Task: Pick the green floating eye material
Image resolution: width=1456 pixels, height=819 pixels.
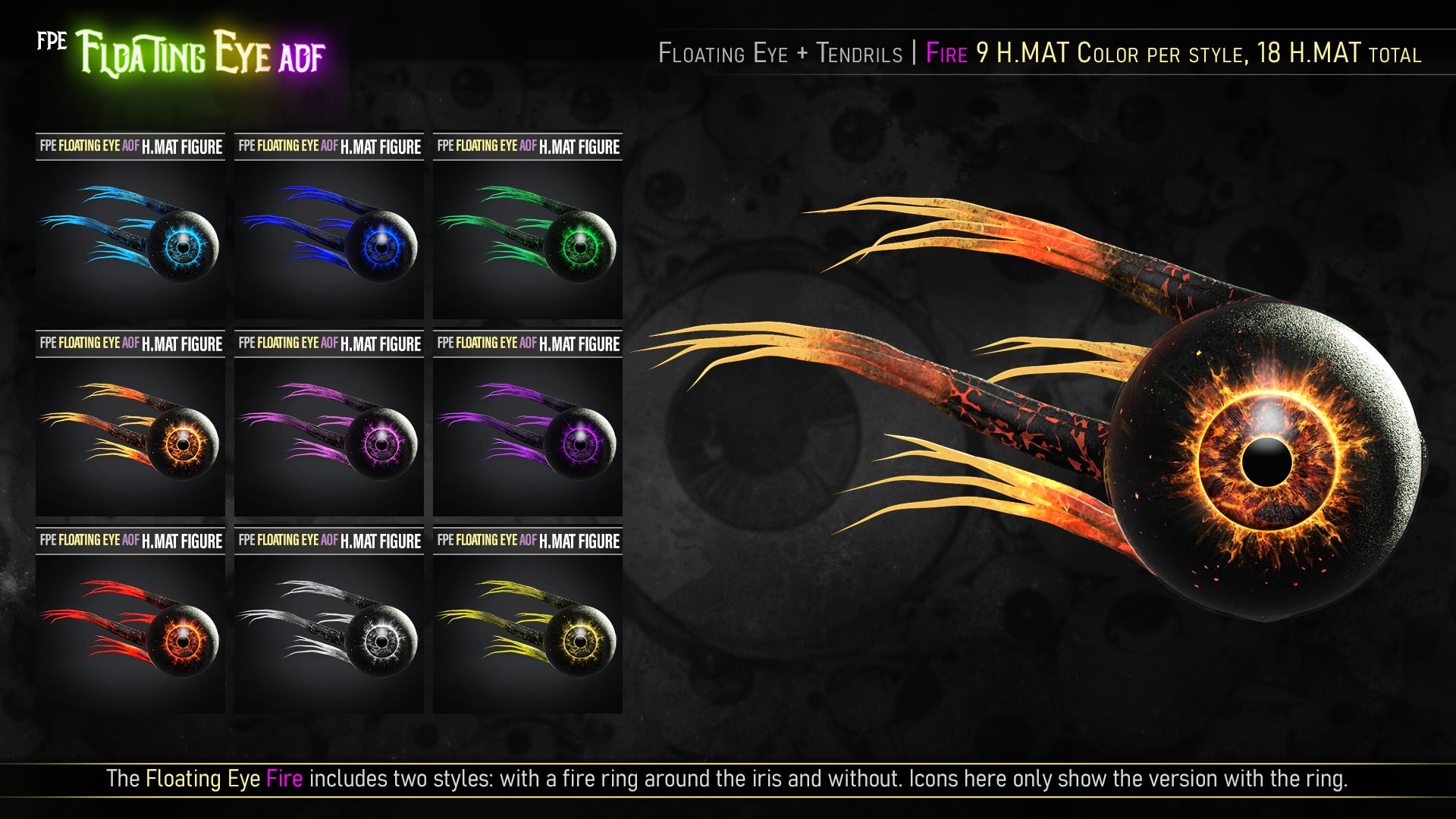Action: [528, 239]
